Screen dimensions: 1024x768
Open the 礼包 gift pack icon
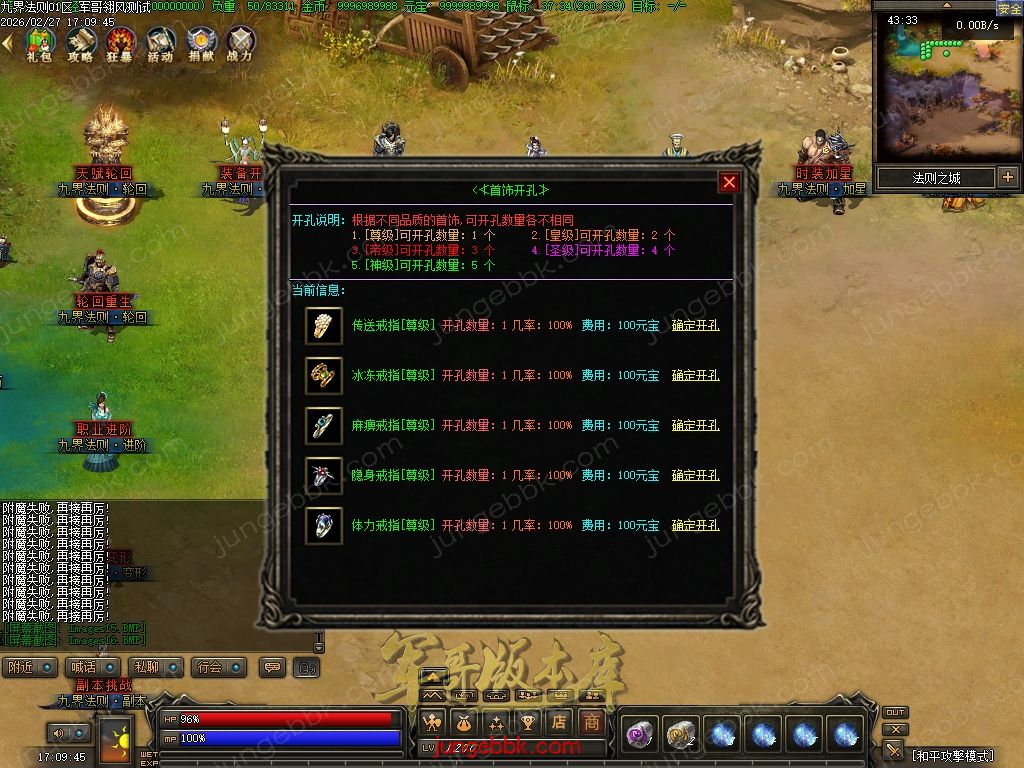(40, 43)
